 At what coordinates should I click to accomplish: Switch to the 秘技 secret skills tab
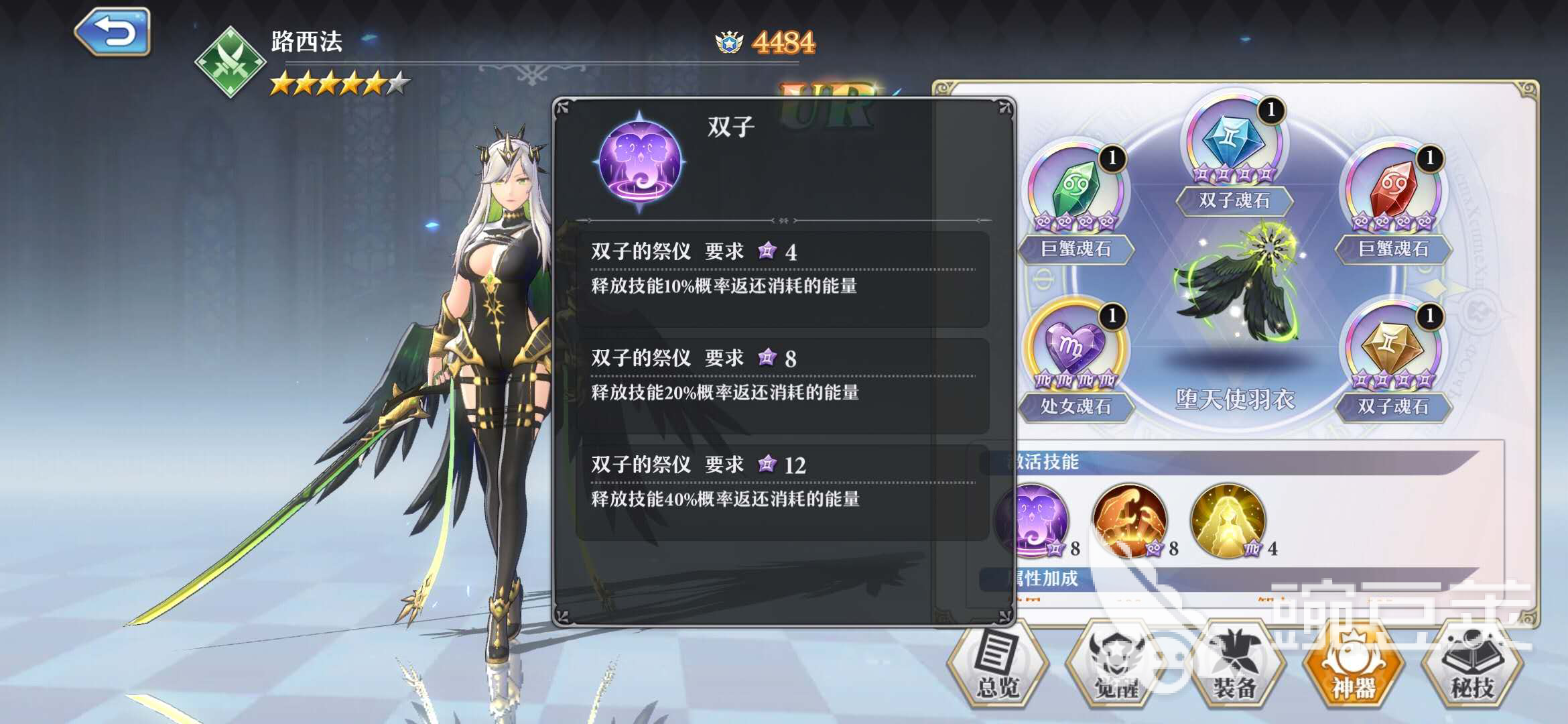pos(1472,665)
